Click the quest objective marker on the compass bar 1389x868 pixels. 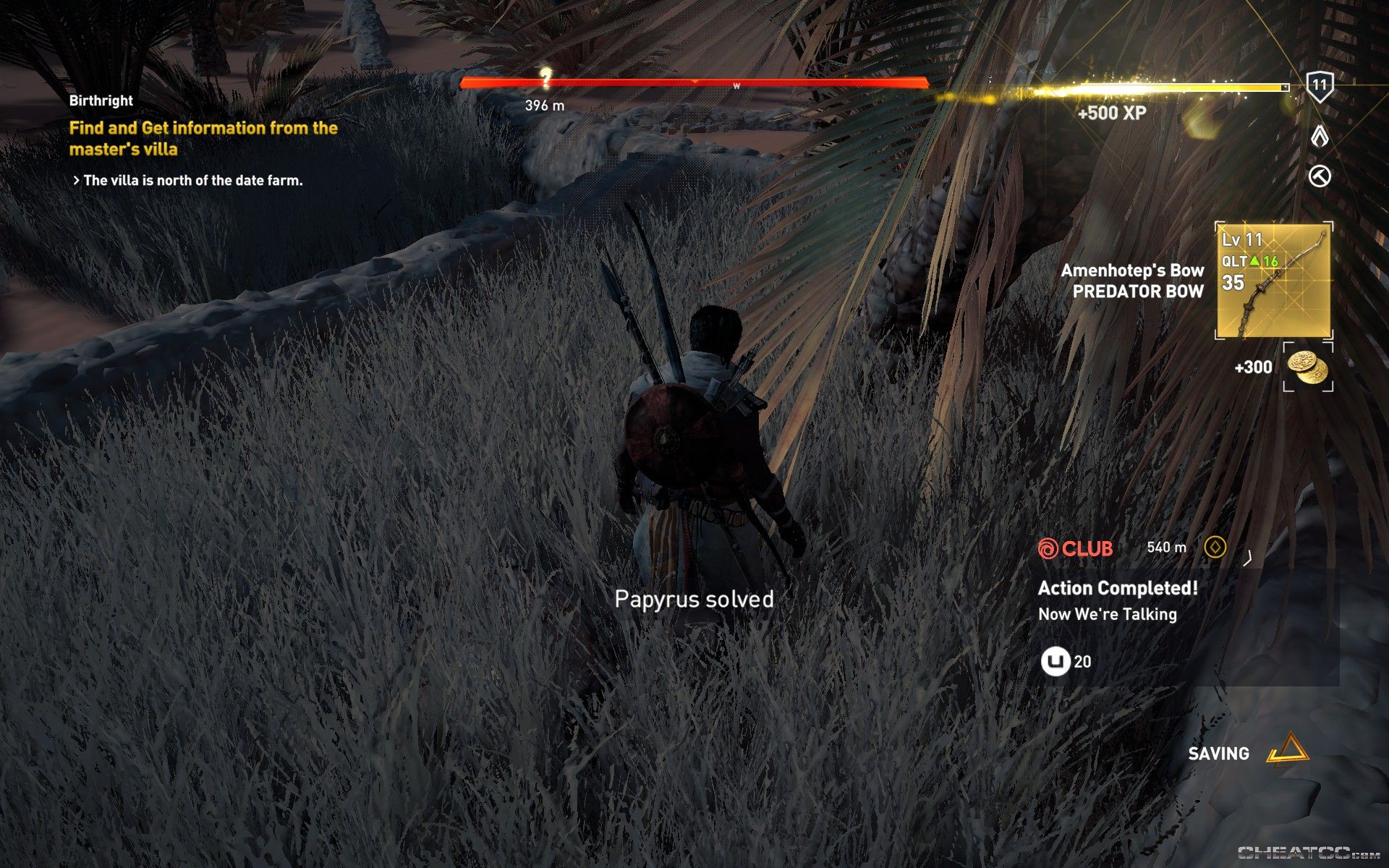pyautogui.click(x=546, y=80)
